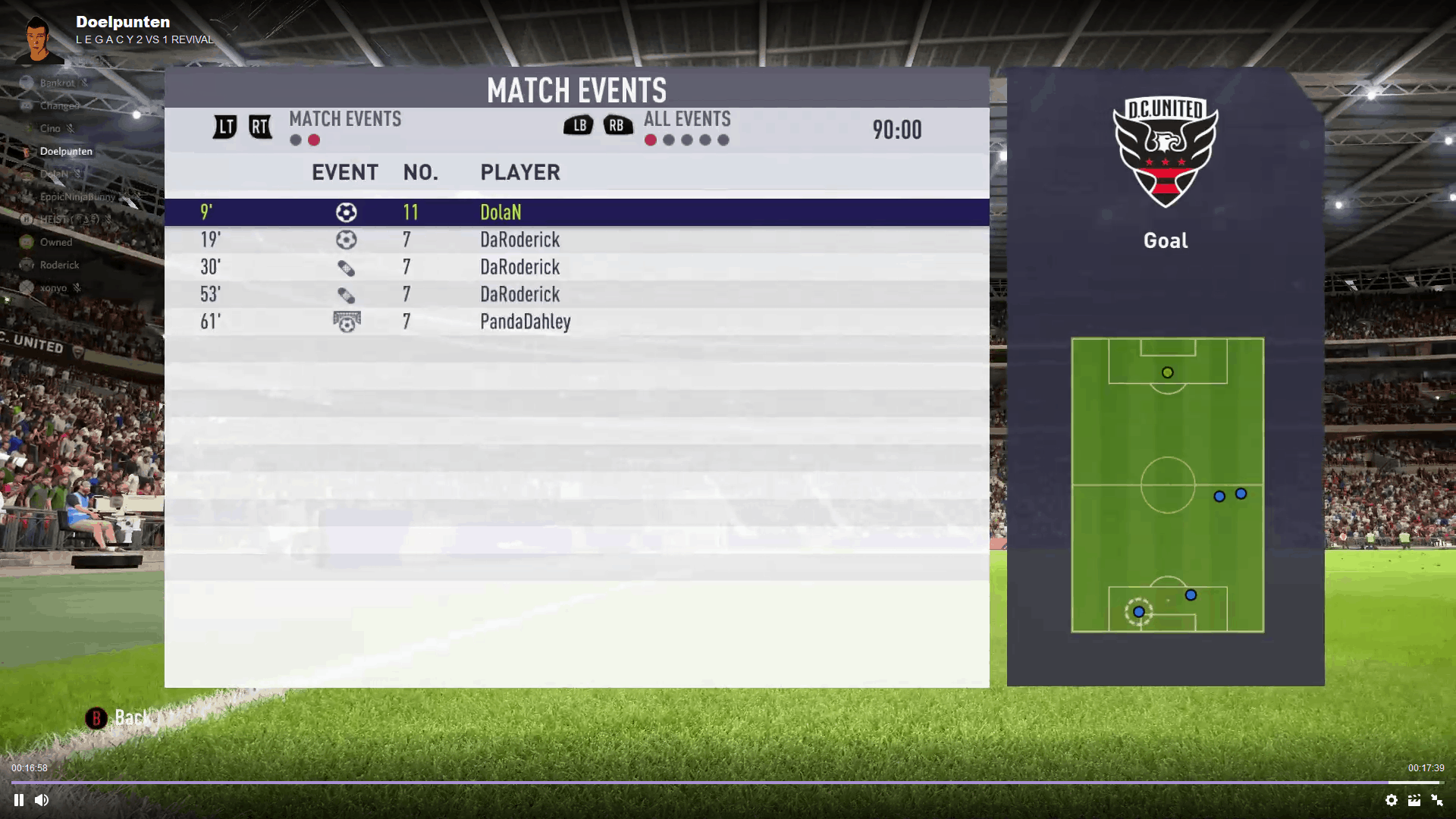The image size is (1456, 819).
Task: Select the 9' DolaN goal event row
Action: pos(576,212)
